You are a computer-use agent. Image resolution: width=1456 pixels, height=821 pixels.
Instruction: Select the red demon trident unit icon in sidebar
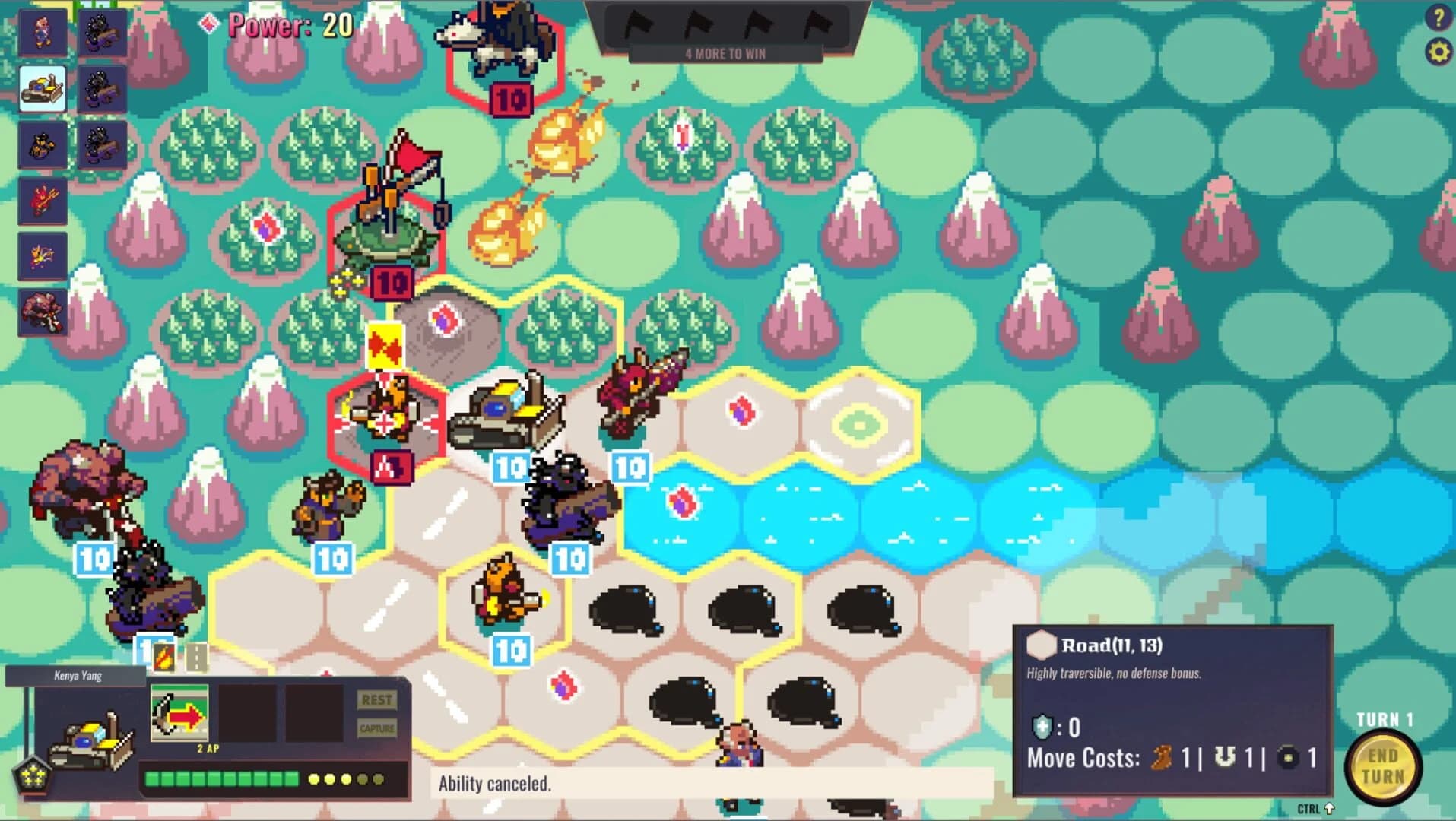point(42,201)
